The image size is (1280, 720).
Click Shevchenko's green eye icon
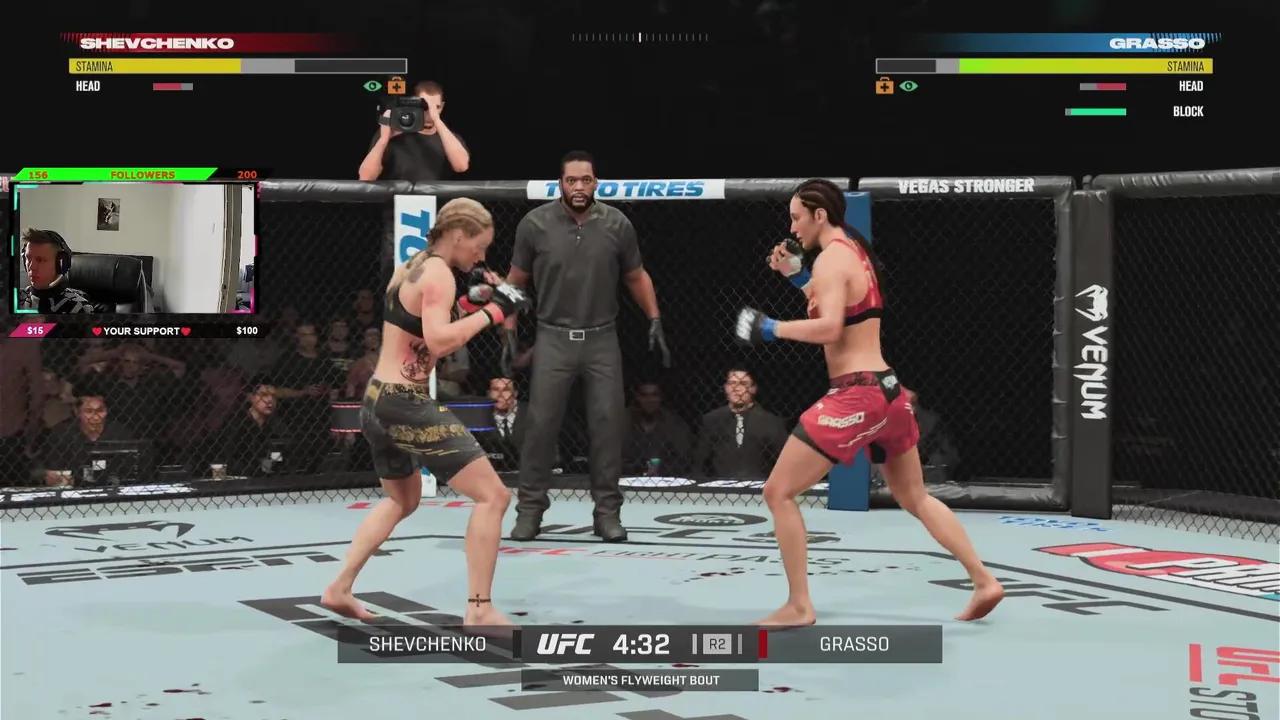[x=372, y=86]
